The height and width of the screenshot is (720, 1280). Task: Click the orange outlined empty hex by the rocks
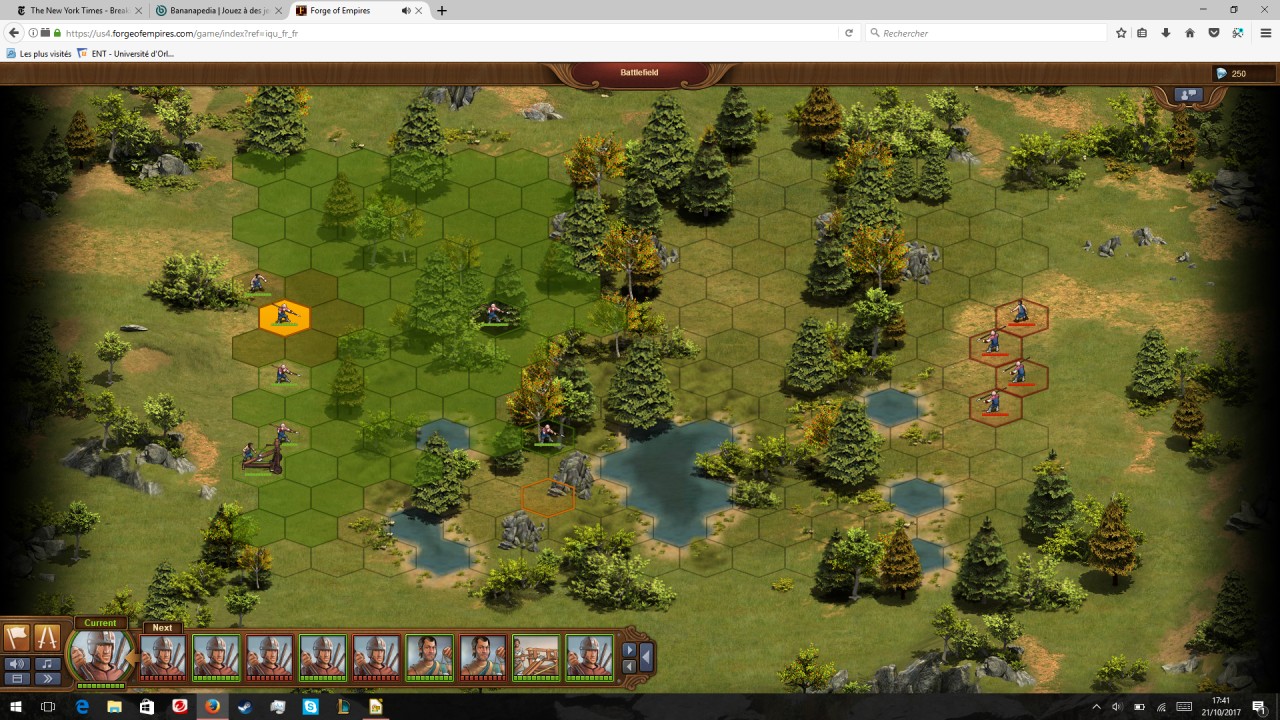547,497
